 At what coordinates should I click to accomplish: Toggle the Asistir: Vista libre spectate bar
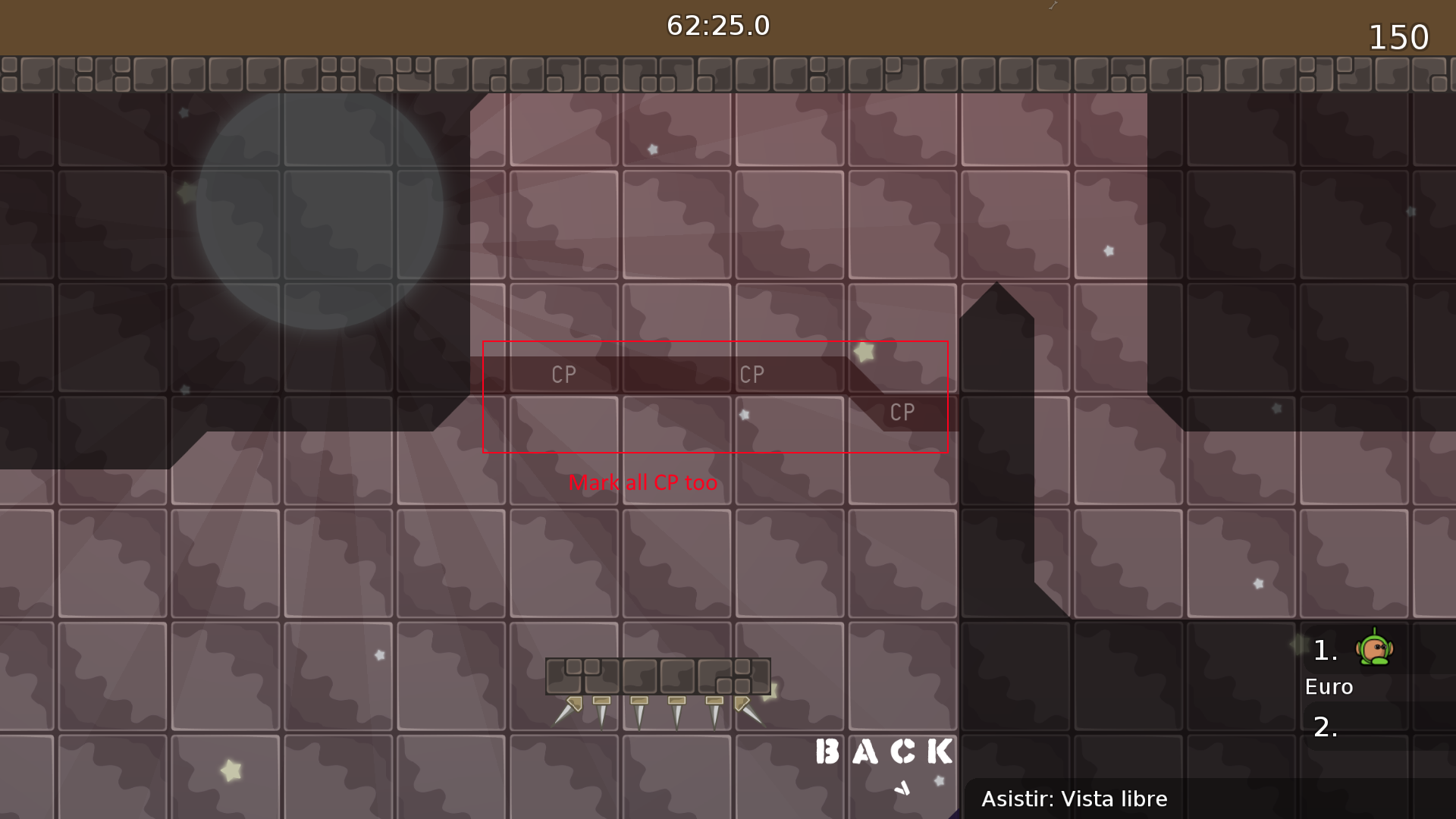1076,799
